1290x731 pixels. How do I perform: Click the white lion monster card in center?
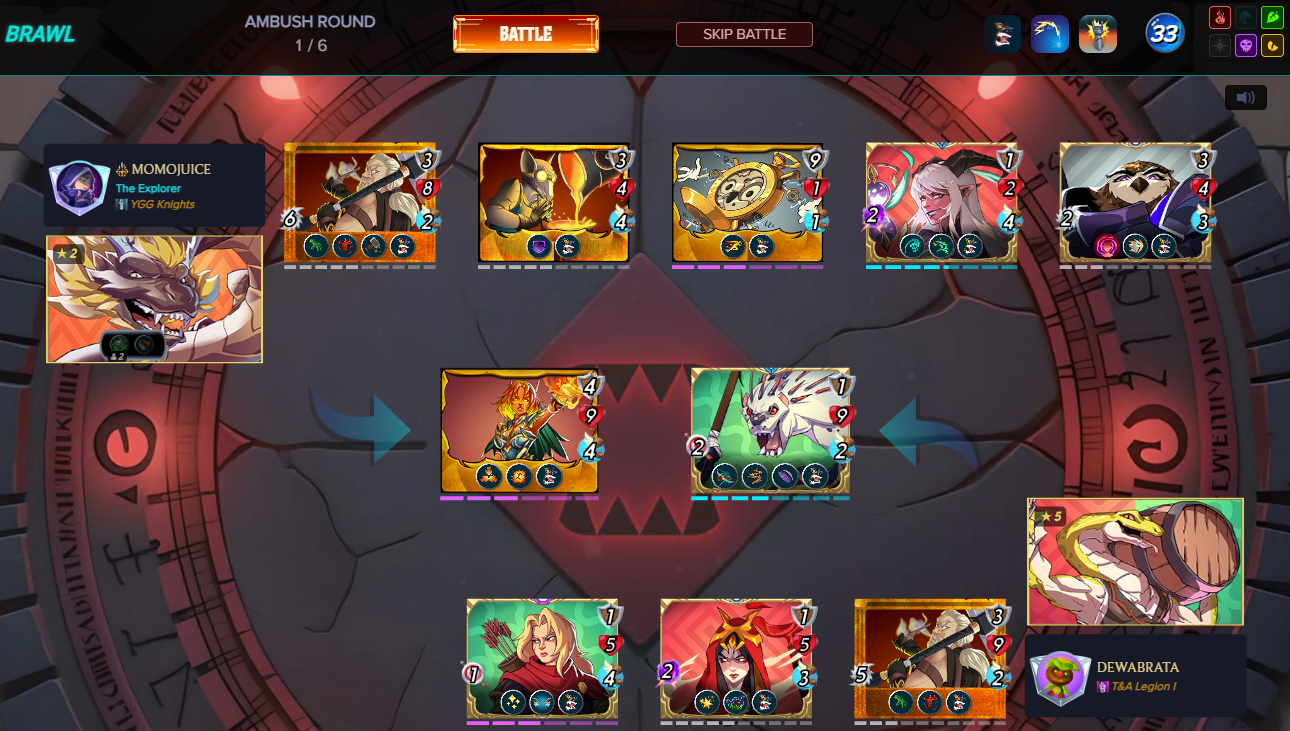pos(770,430)
